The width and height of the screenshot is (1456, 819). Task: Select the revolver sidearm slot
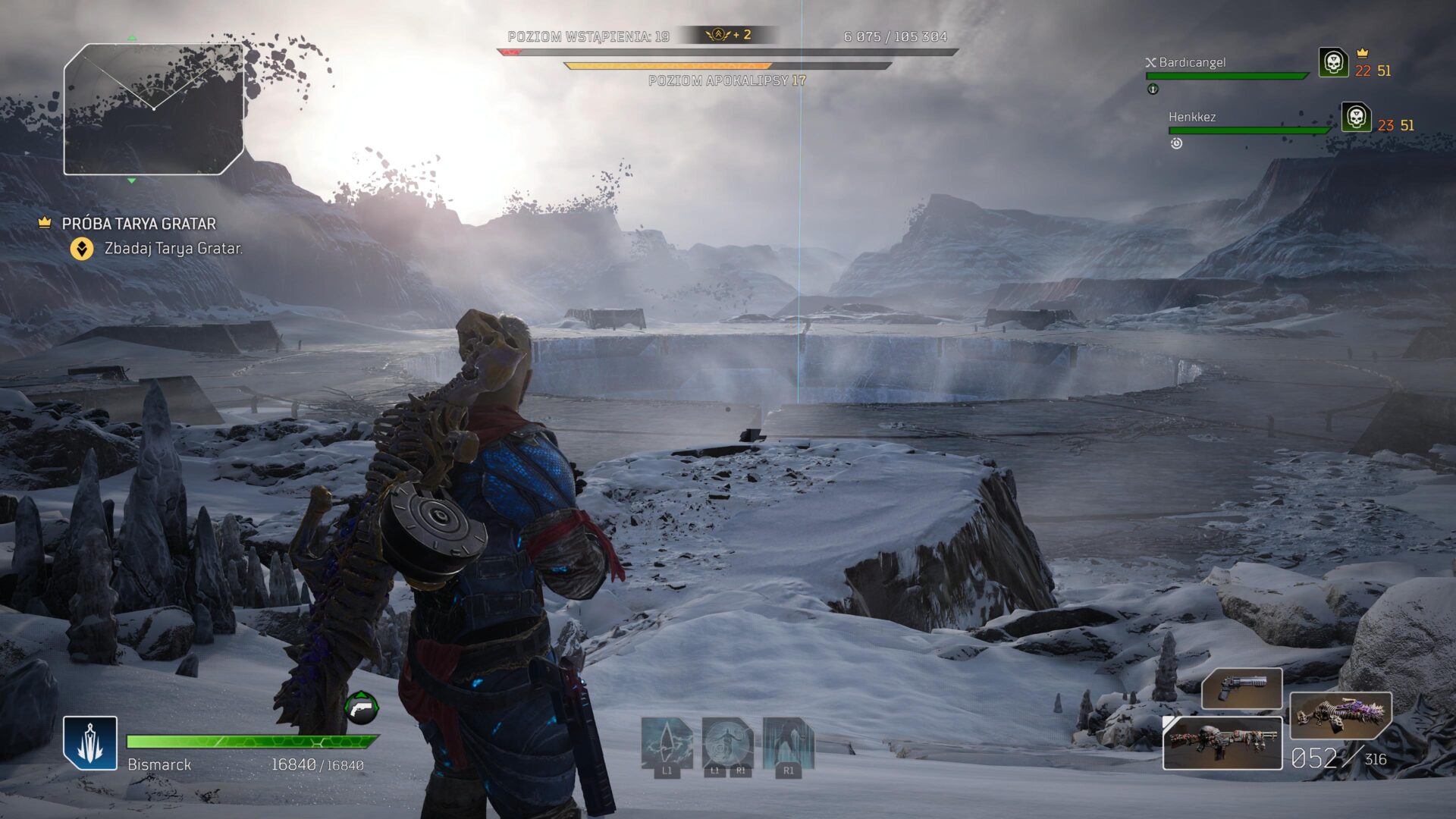(1241, 689)
